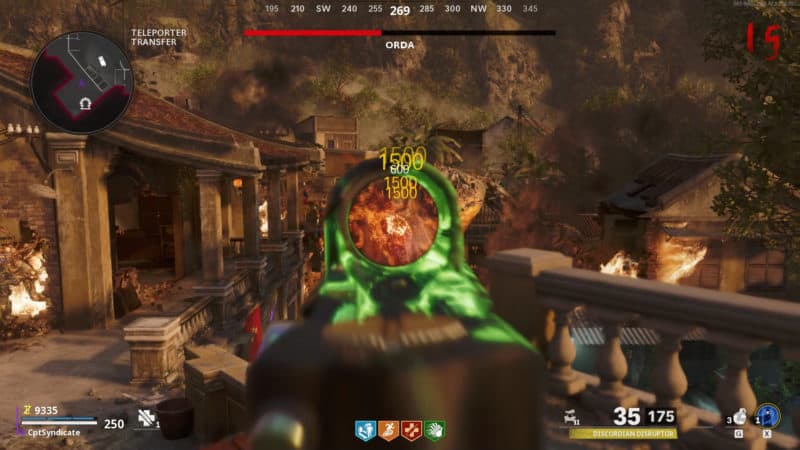
Task: Select the red perk icon
Action: (x=411, y=431)
